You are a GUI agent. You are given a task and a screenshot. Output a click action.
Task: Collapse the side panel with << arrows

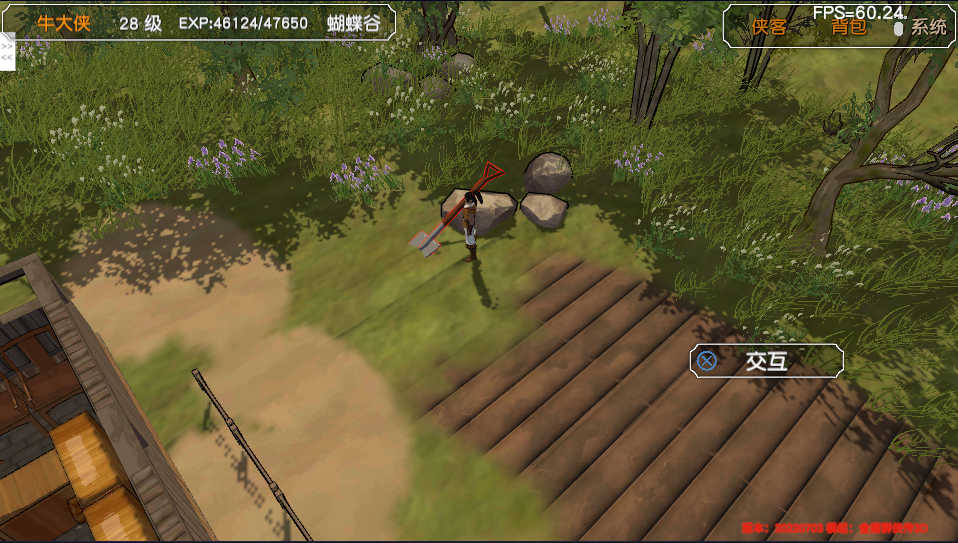pos(7,57)
